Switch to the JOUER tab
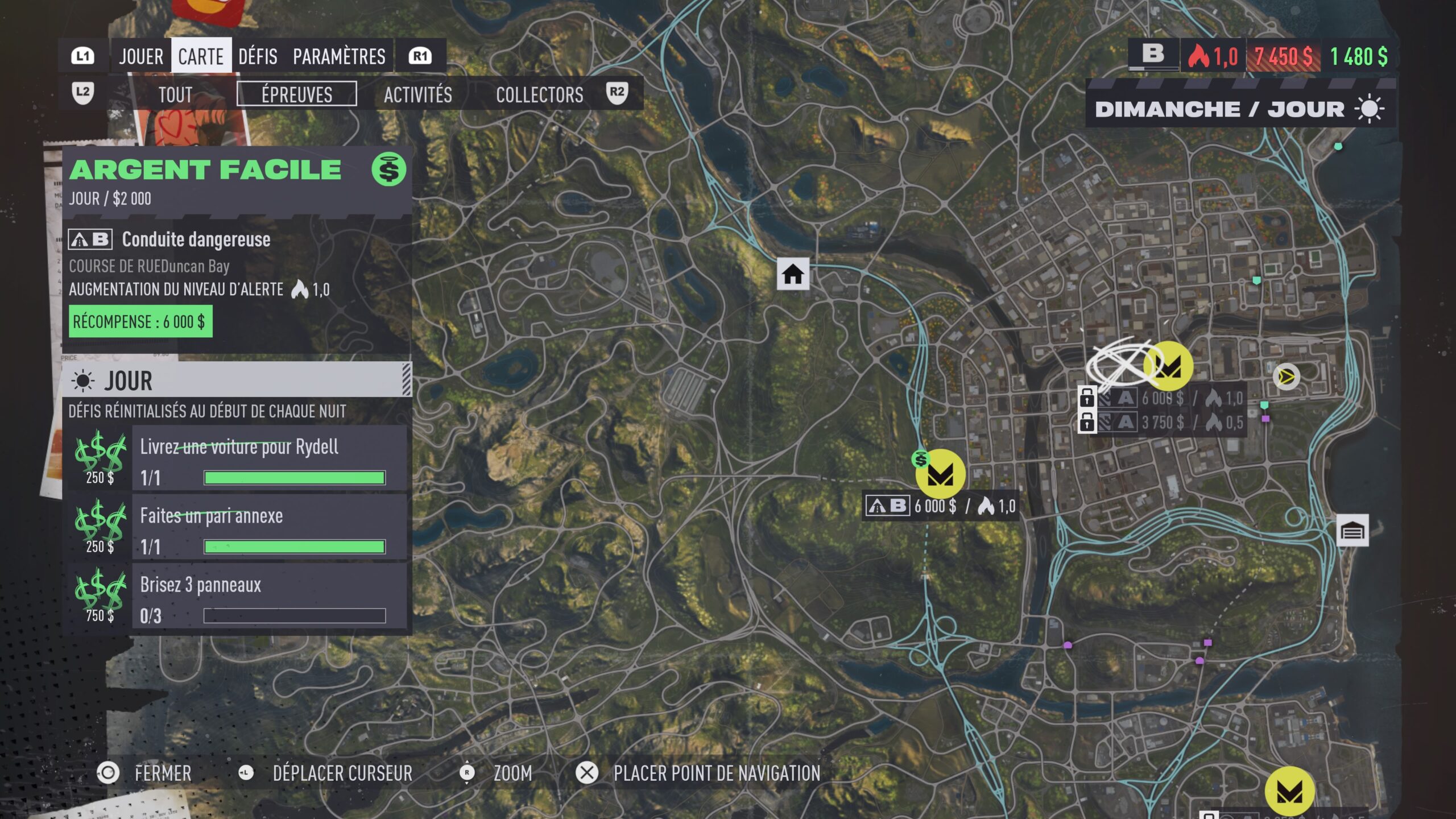Screen dimensions: 1456x819 (x=141, y=56)
